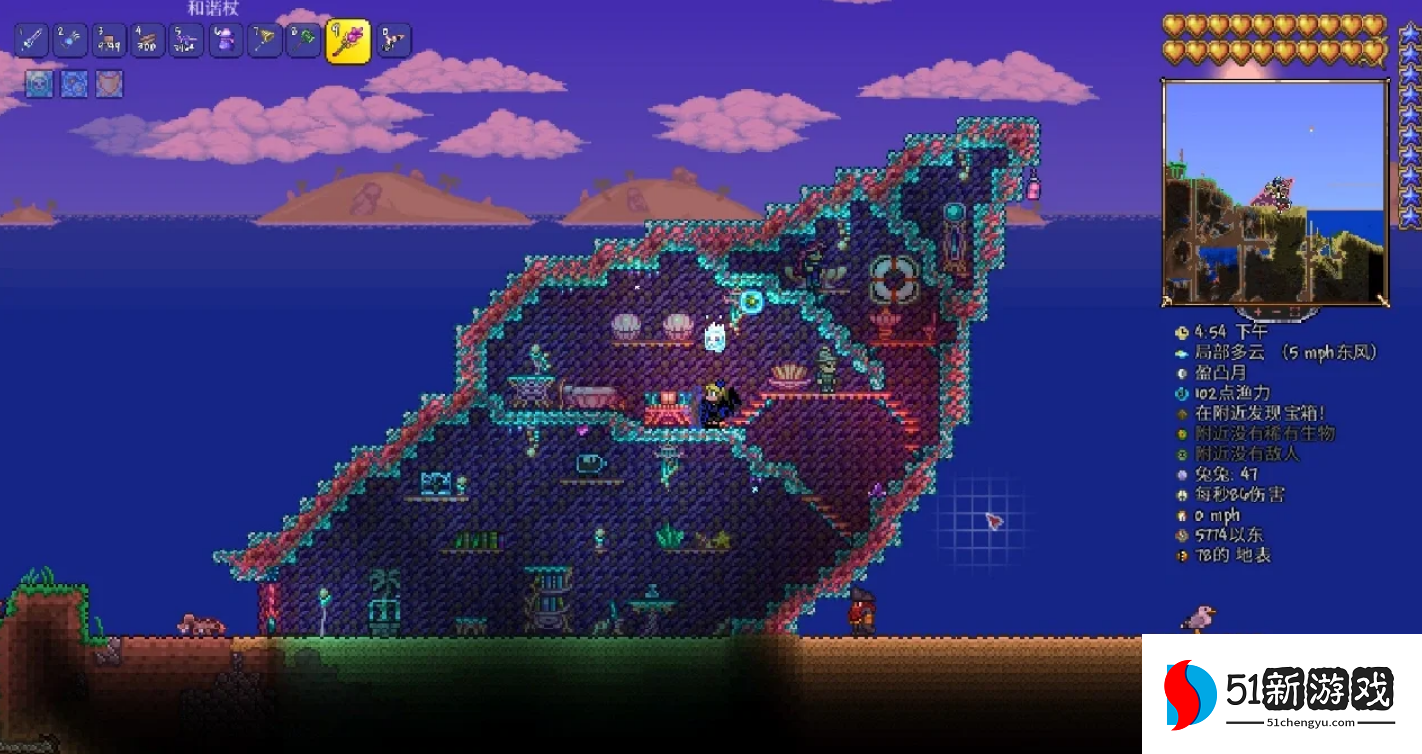Select the block stack in hotbar slot 3
The image size is (1422, 754).
point(109,40)
